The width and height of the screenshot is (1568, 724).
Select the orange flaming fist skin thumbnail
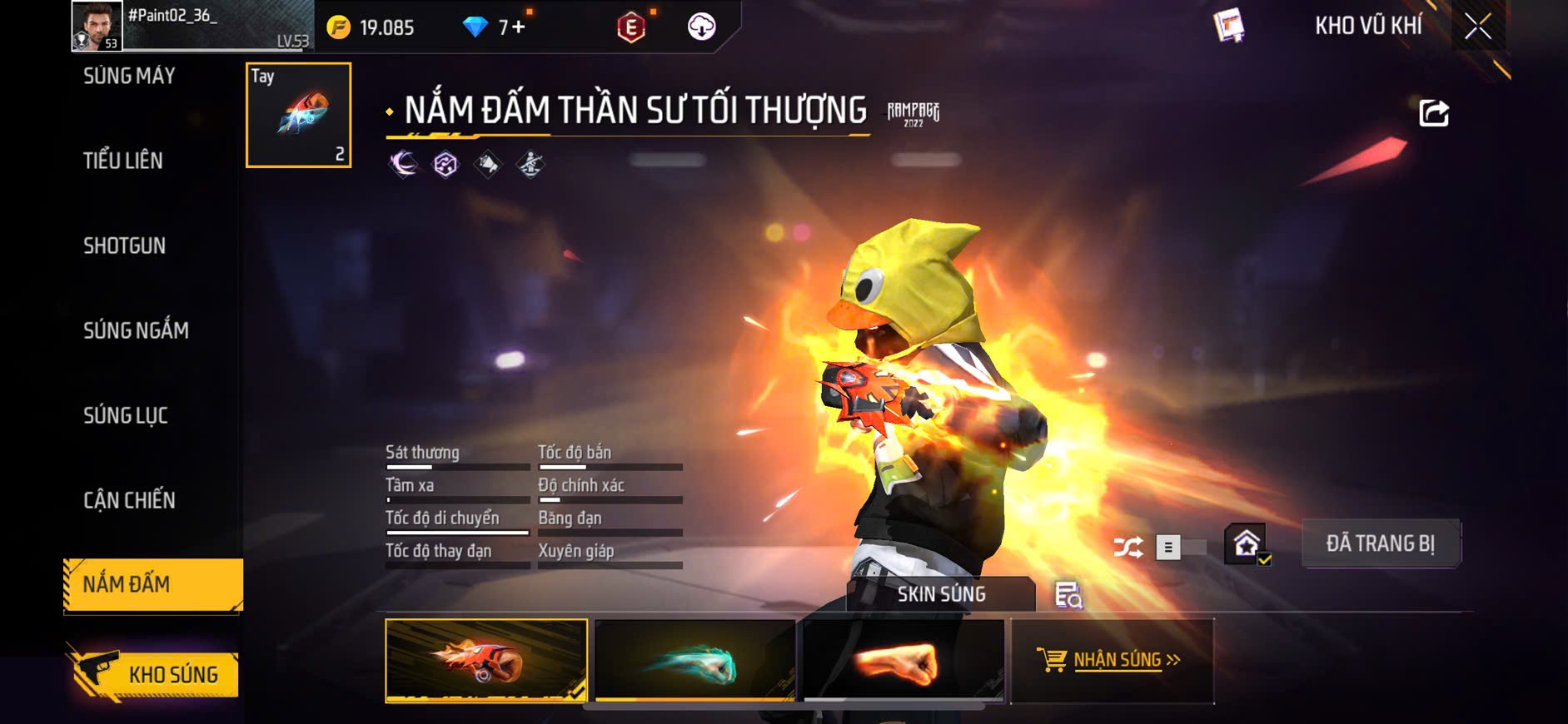point(486,661)
